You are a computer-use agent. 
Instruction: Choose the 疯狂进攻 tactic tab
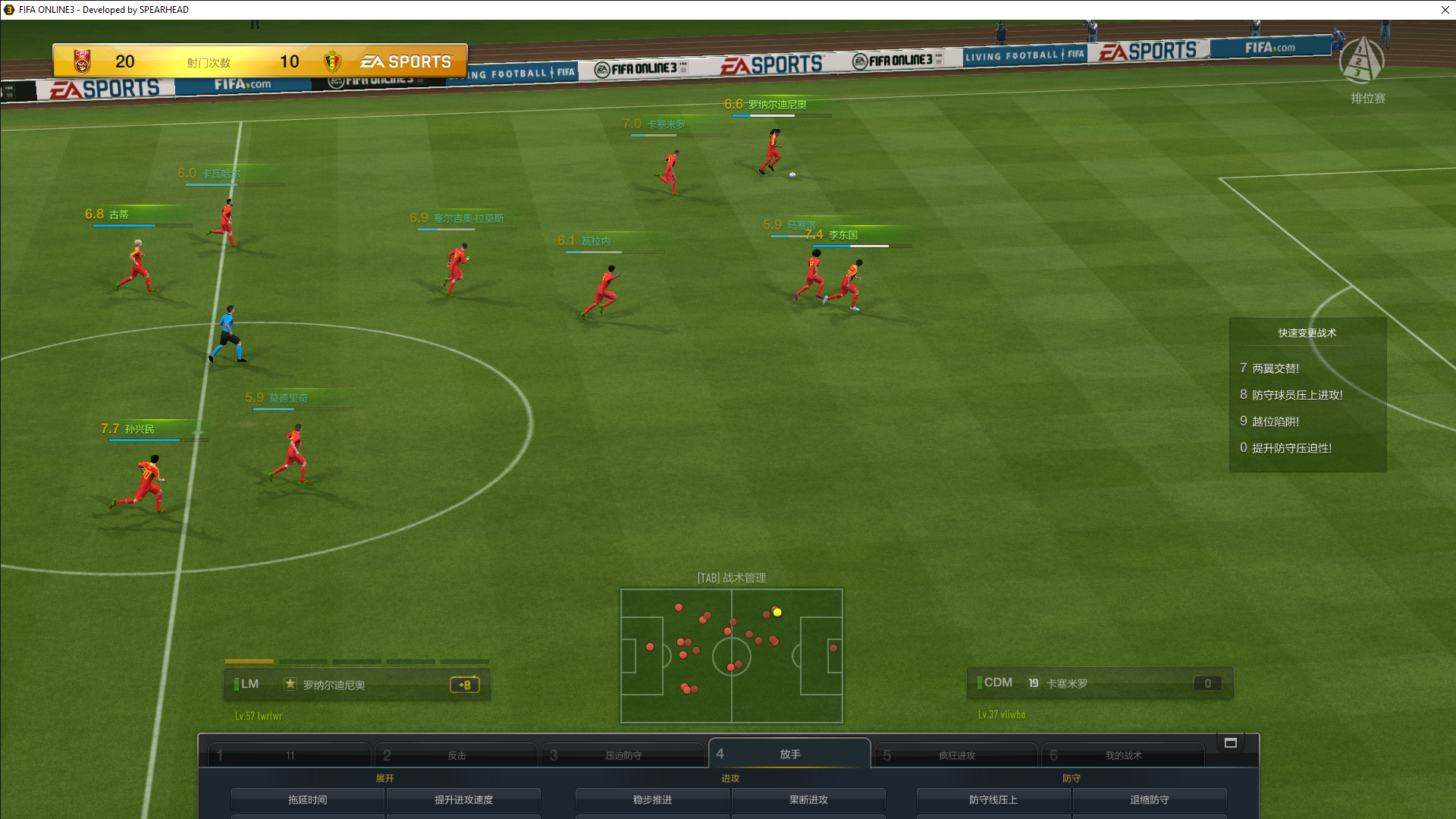coord(956,755)
